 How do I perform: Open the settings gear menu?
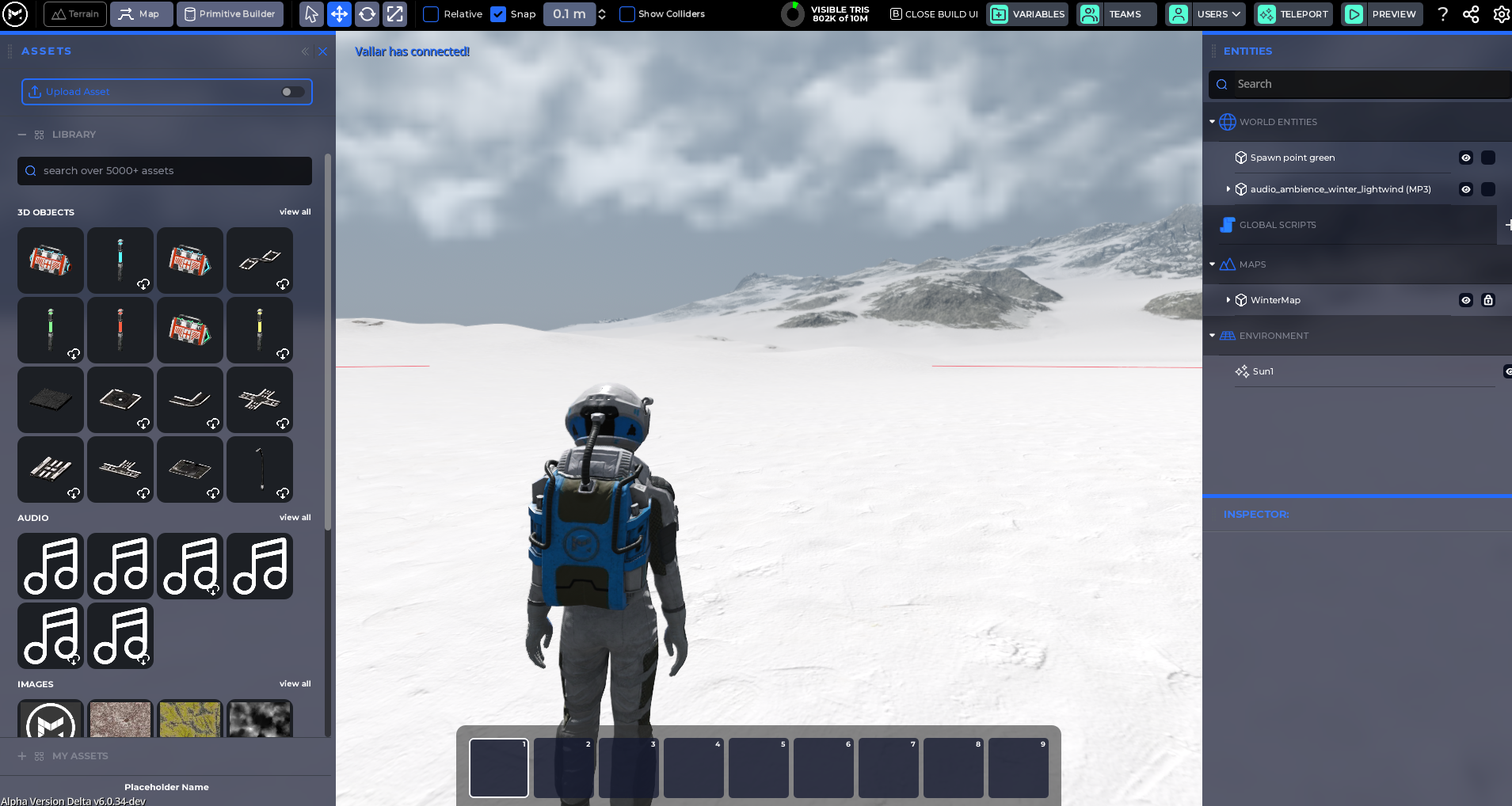[1501, 13]
